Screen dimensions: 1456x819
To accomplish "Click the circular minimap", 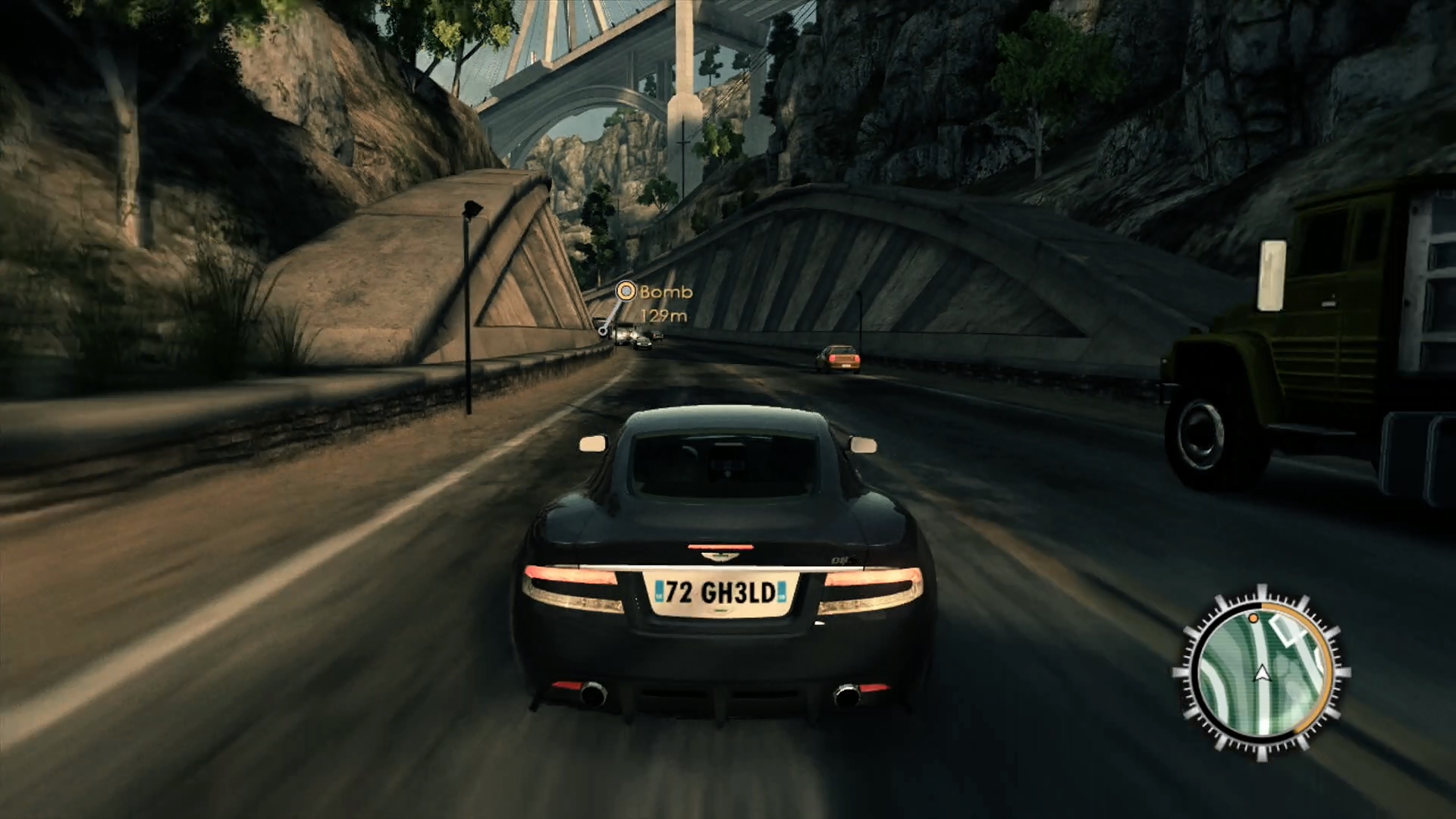I will coord(1261,673).
